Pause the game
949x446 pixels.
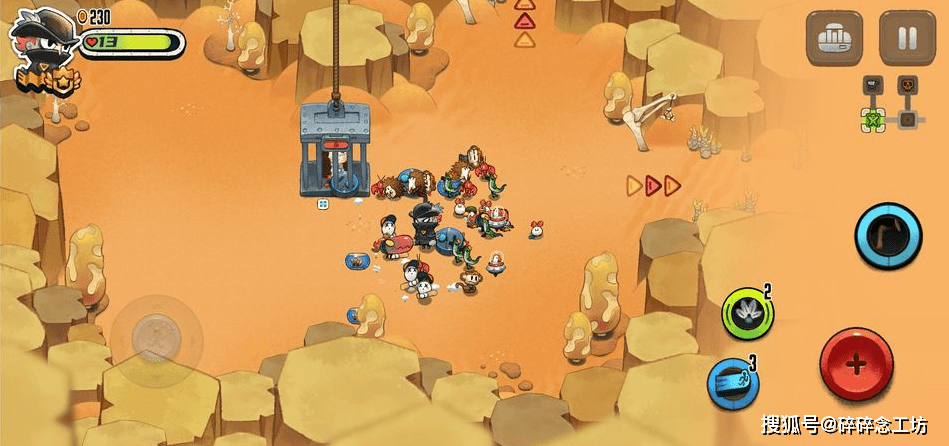pyautogui.click(x=907, y=39)
